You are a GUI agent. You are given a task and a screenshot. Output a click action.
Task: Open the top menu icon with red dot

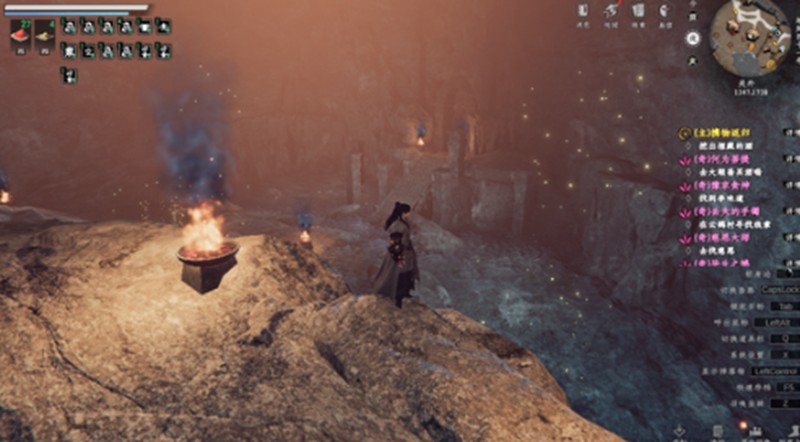[611, 12]
